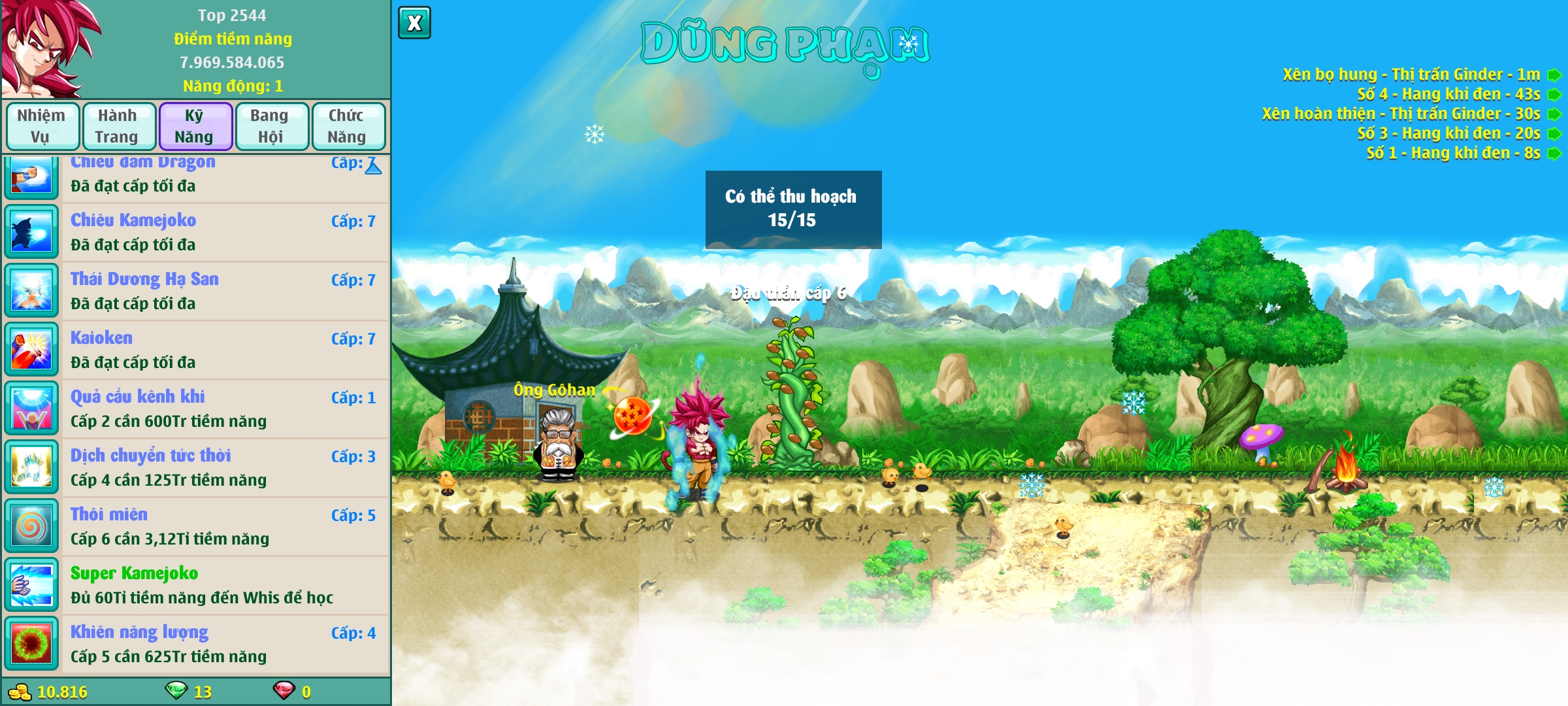1568x706 pixels.
Task: Follow the Số 4 Hang khỉ đen arrow
Action: point(1554,95)
